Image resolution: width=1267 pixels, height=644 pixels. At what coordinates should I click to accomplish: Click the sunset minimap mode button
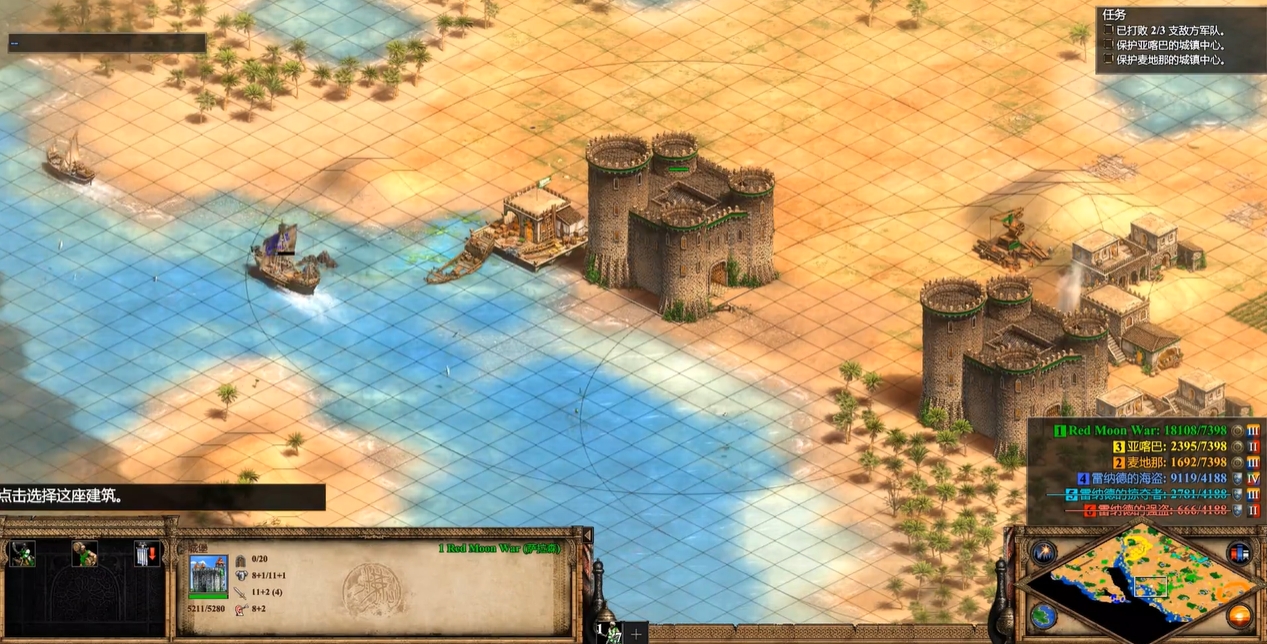point(1239,614)
